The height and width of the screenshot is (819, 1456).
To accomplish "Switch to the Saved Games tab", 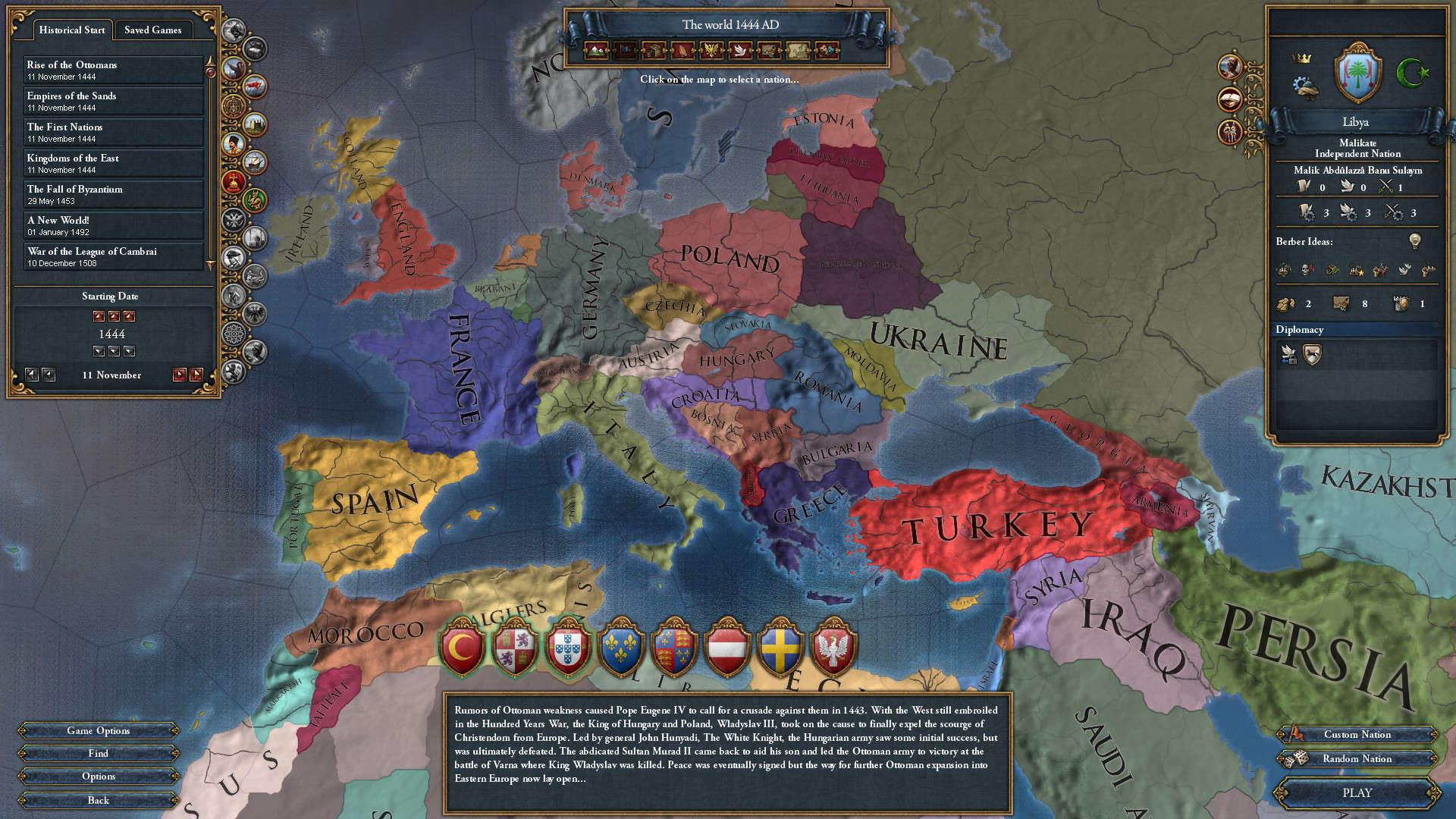I will pos(155,30).
